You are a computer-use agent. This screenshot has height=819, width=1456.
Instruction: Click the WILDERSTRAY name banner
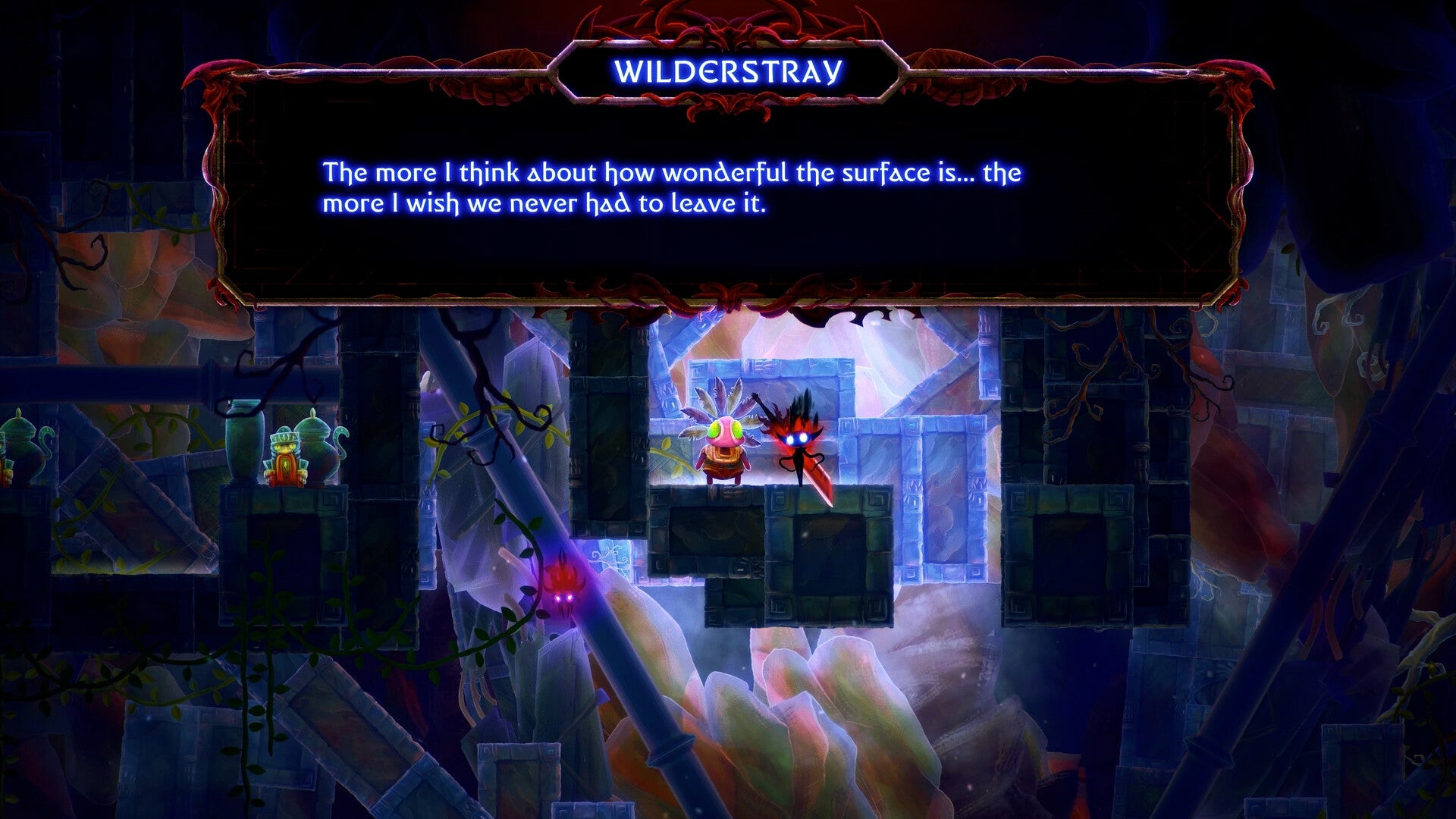pos(728,72)
